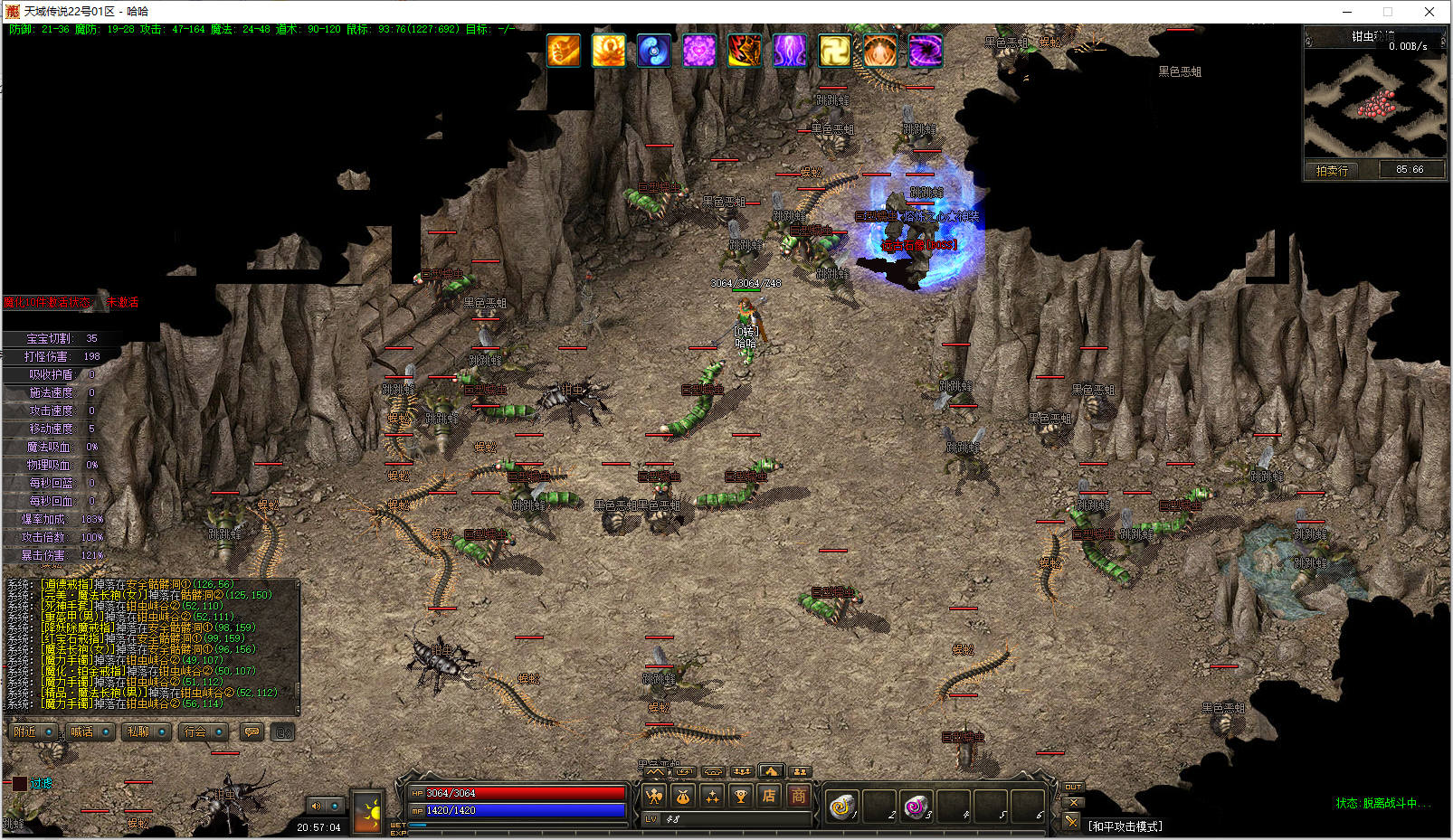Open the 行会 guild chat channel
This screenshot has width=1453, height=840.
coord(195,731)
